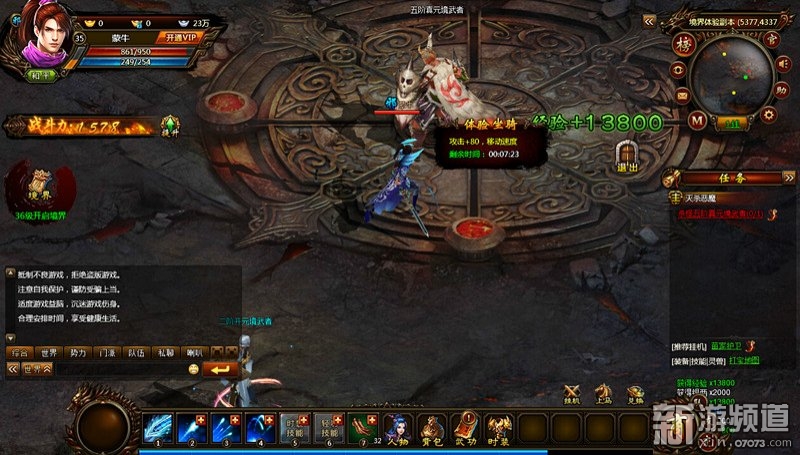Viewport: 800px width, 455px height.
Task: Open the chat emoji picker
Action: (x=194, y=369)
